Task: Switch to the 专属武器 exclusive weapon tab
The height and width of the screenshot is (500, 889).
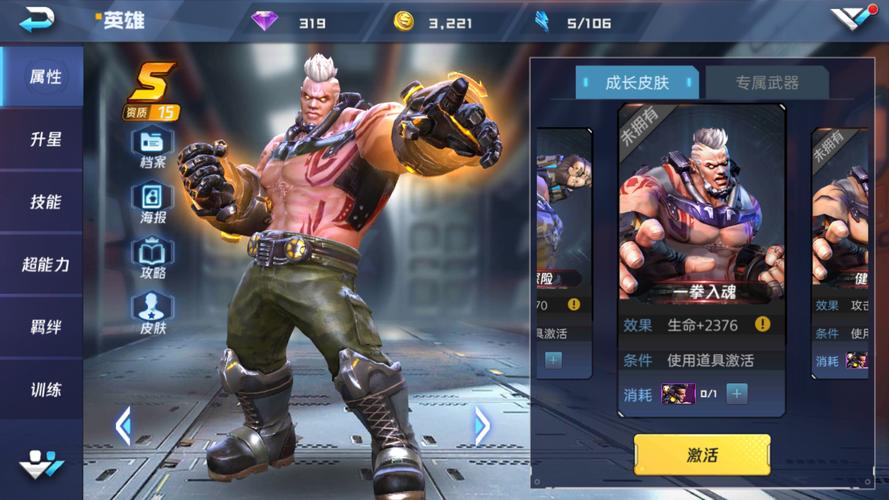Action: [x=767, y=83]
